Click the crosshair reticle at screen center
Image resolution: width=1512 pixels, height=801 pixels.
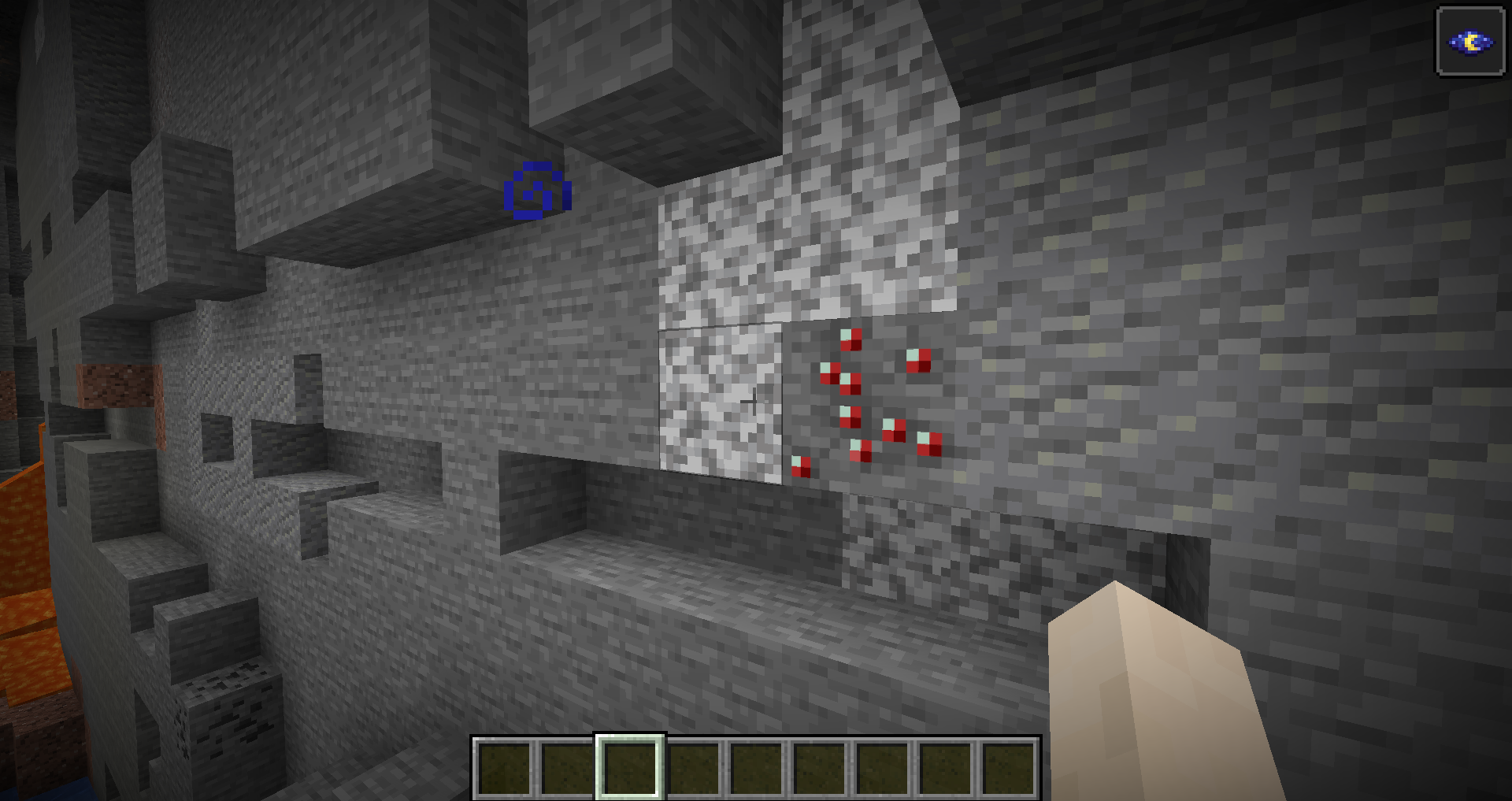point(754,400)
